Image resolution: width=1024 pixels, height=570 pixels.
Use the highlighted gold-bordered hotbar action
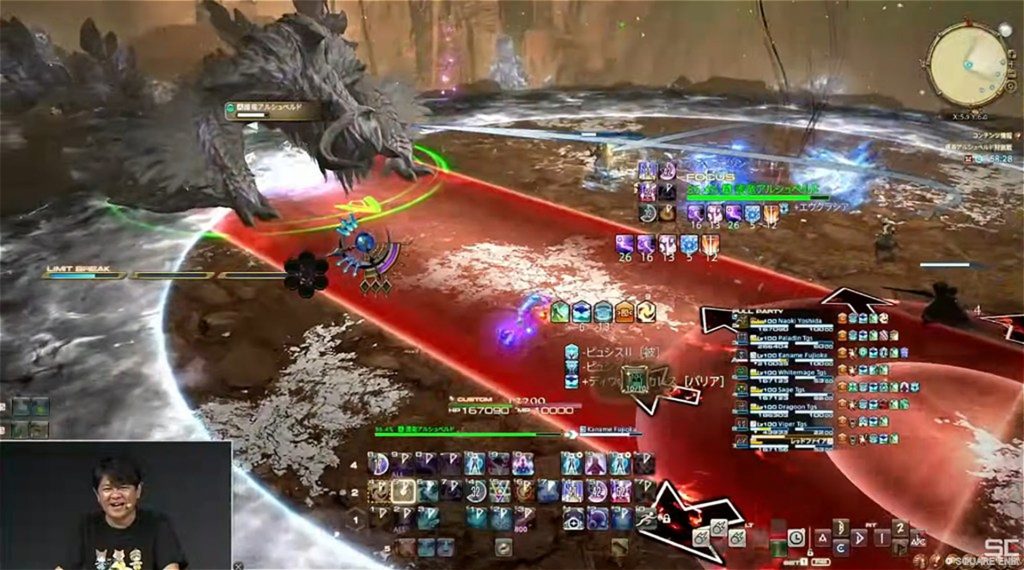coord(404,491)
